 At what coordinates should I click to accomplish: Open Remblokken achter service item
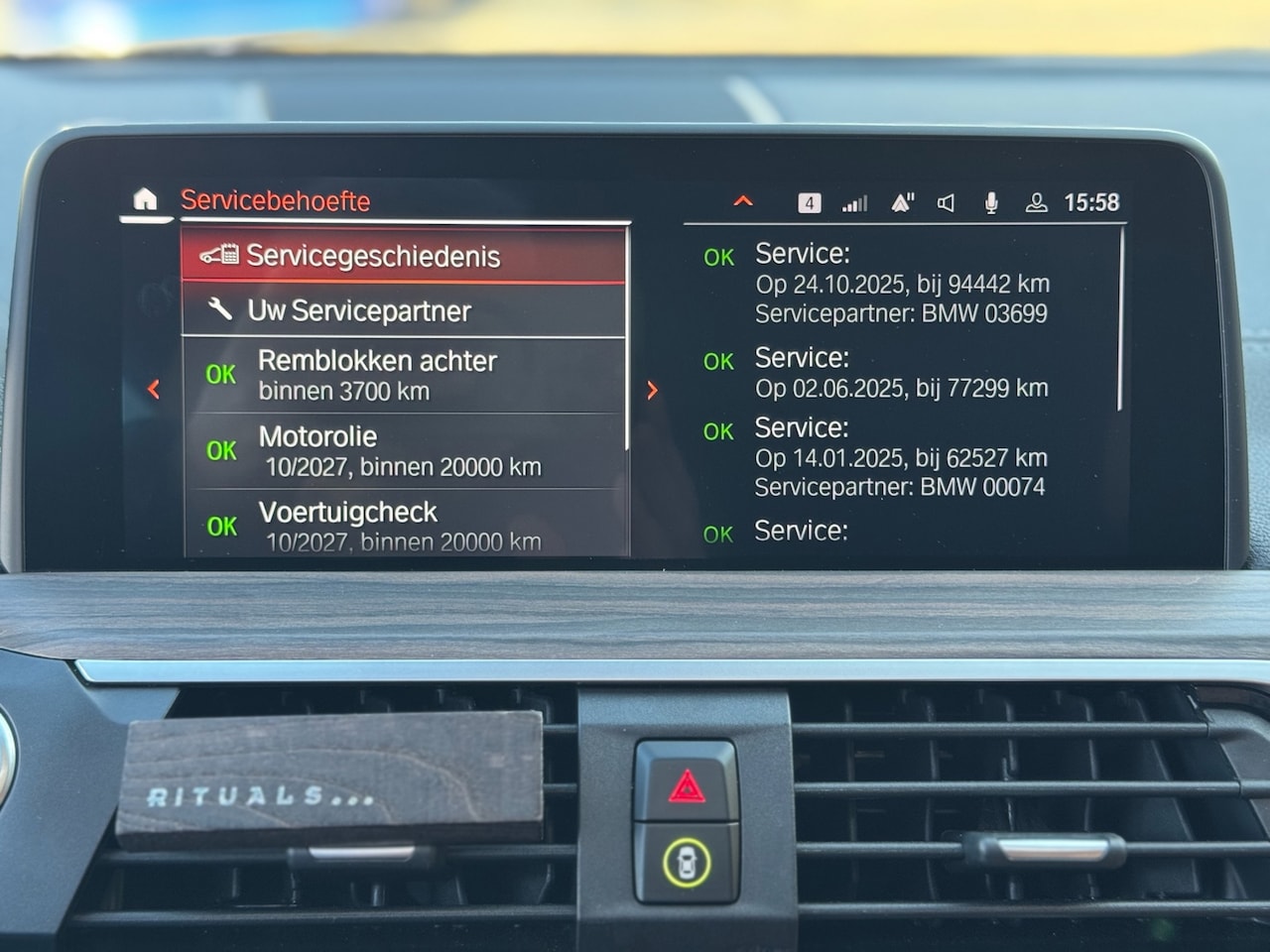(x=403, y=375)
